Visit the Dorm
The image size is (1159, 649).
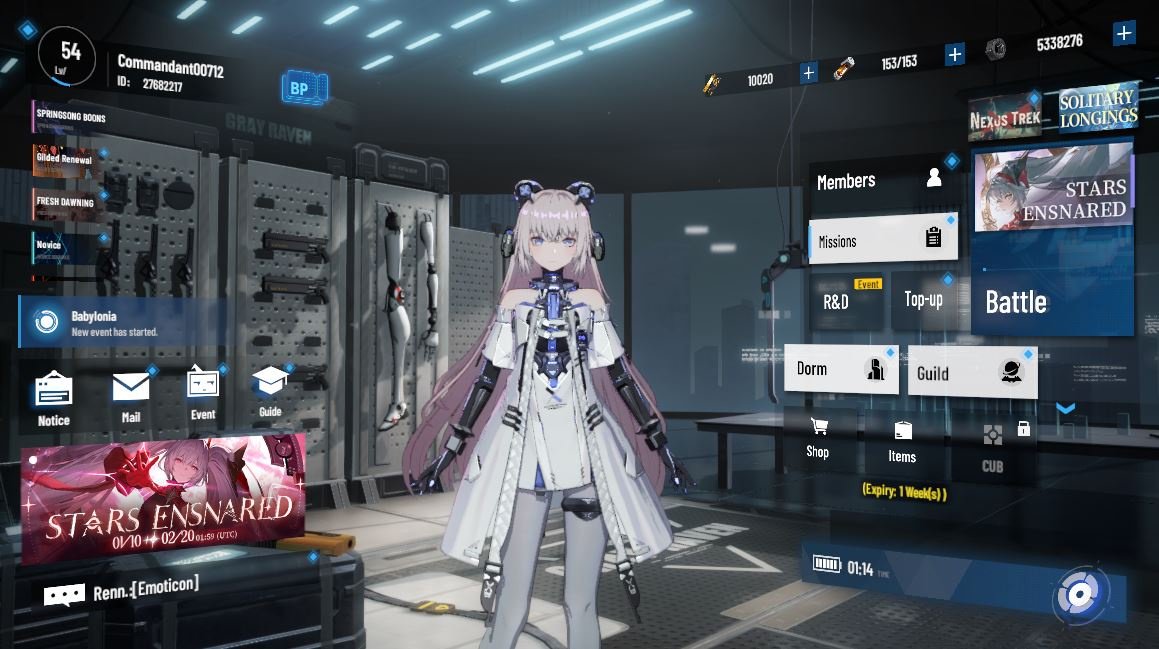point(840,369)
